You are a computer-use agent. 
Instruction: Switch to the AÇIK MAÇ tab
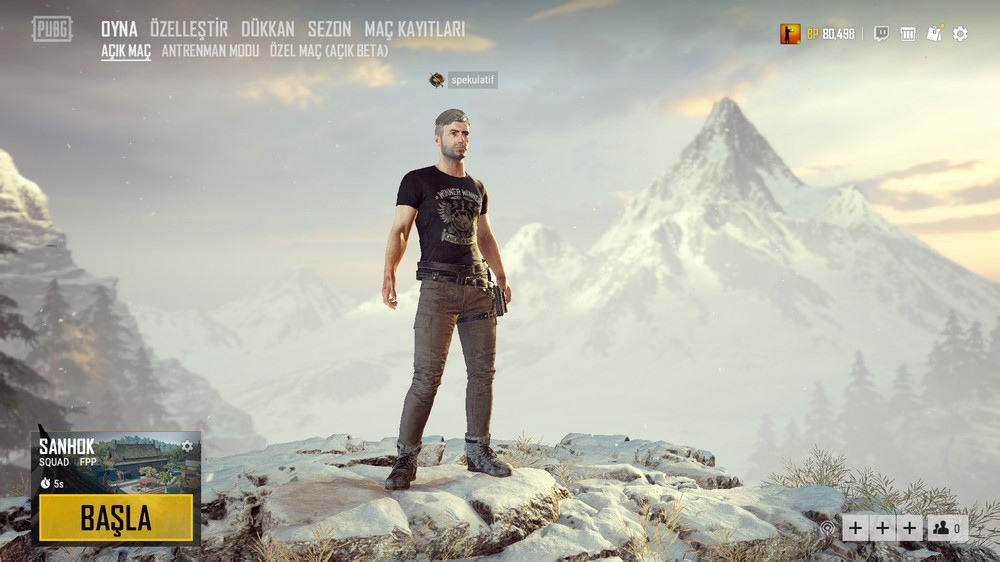click(x=126, y=50)
